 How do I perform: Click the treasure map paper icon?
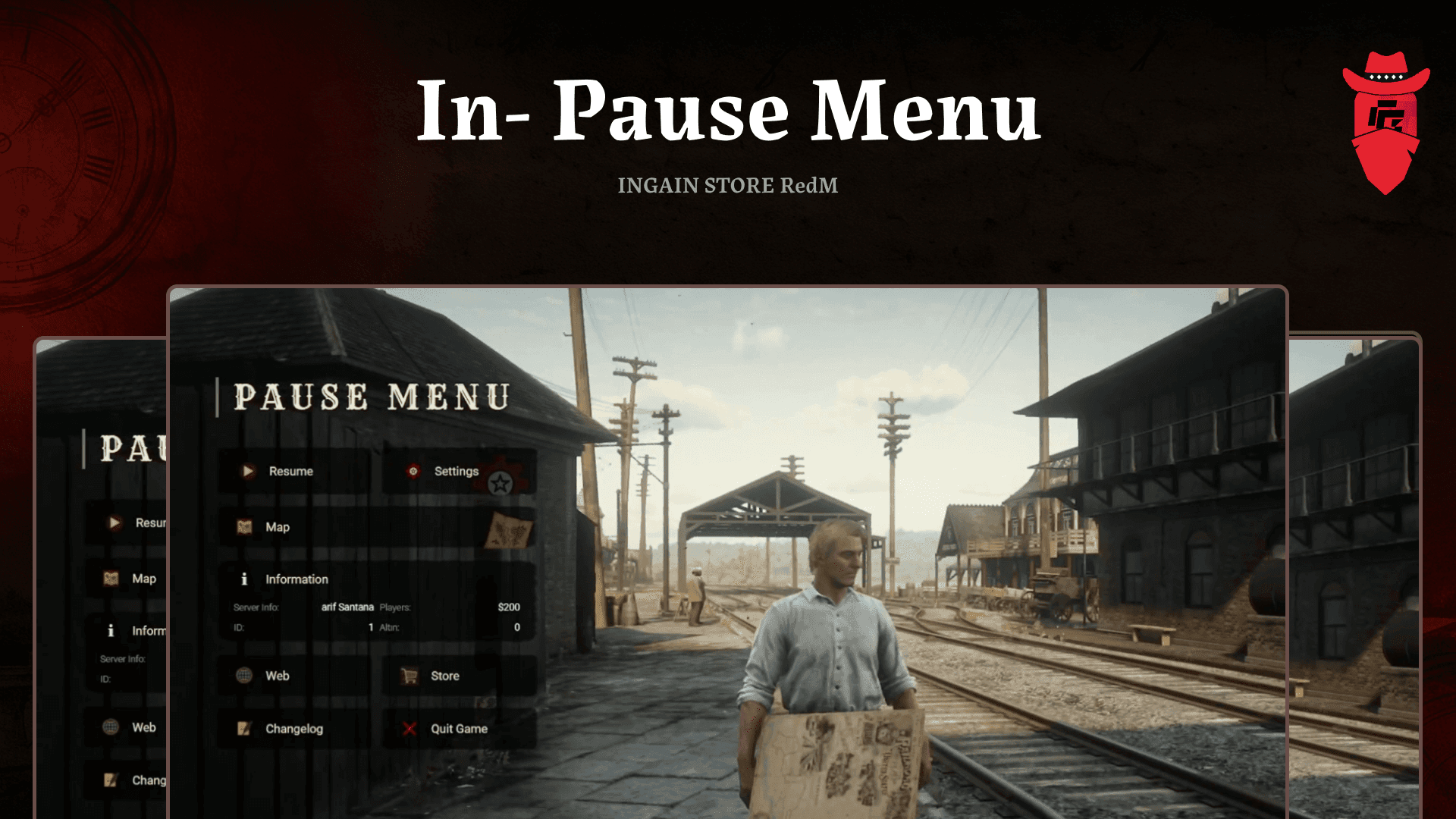pos(510,529)
